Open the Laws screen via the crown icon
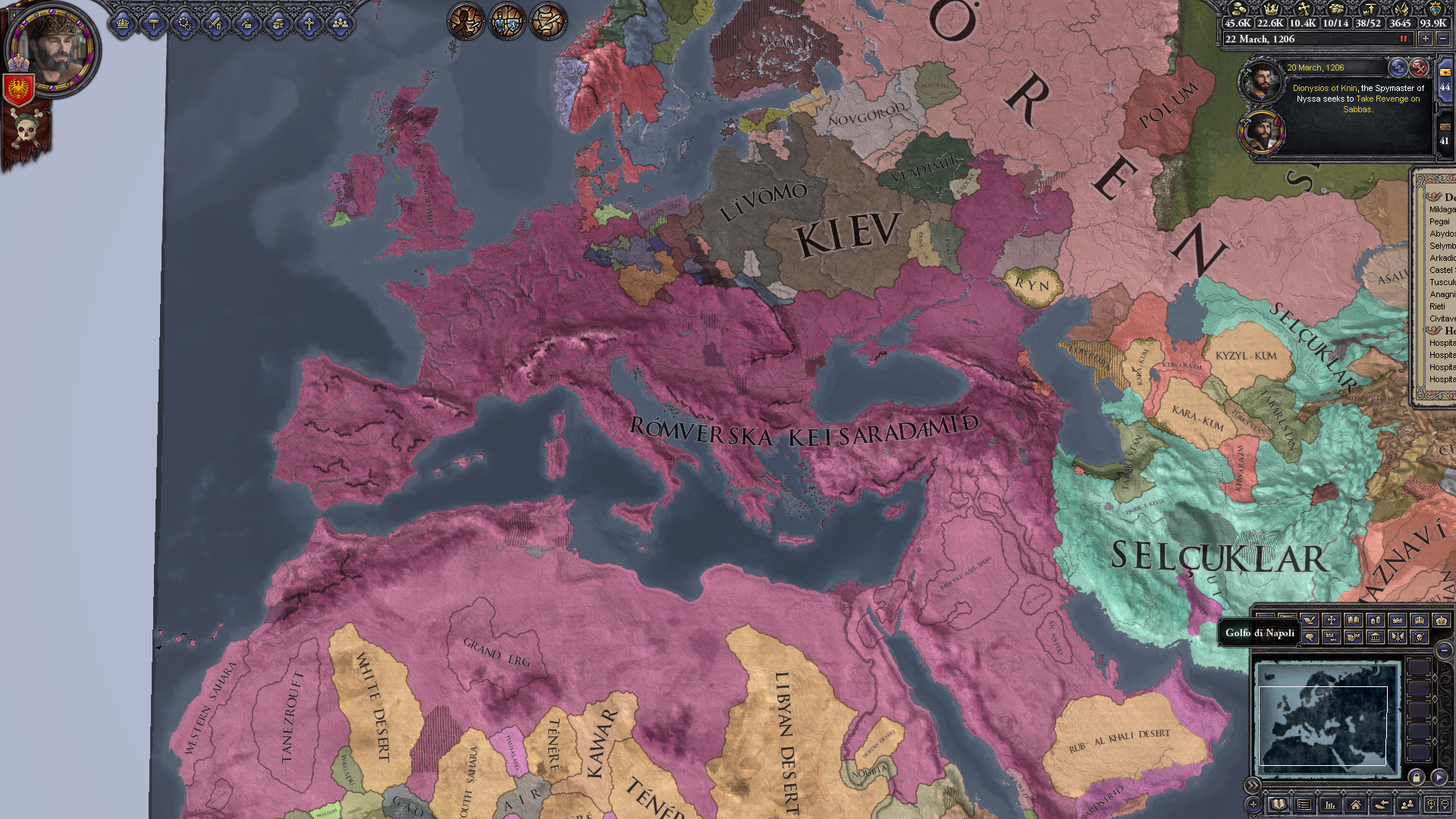Image resolution: width=1456 pixels, height=819 pixels. [123, 24]
